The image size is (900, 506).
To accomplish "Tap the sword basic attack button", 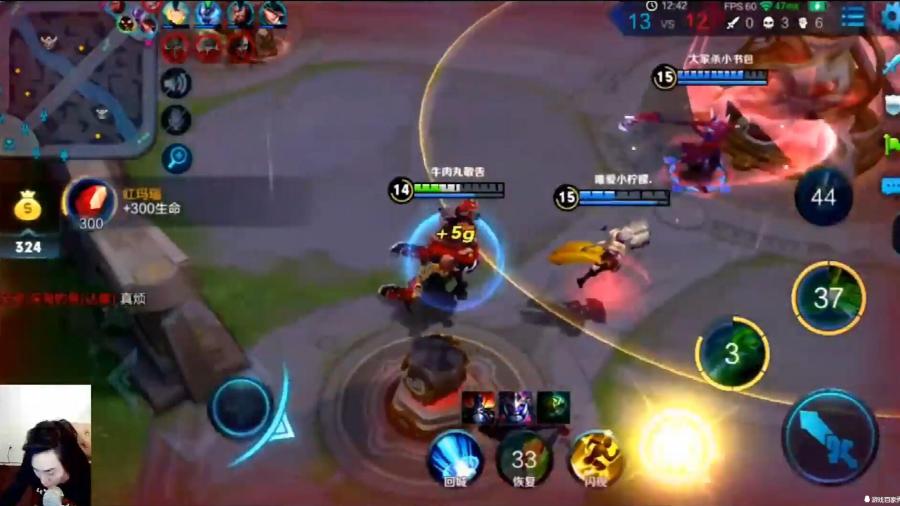I will [x=830, y=437].
